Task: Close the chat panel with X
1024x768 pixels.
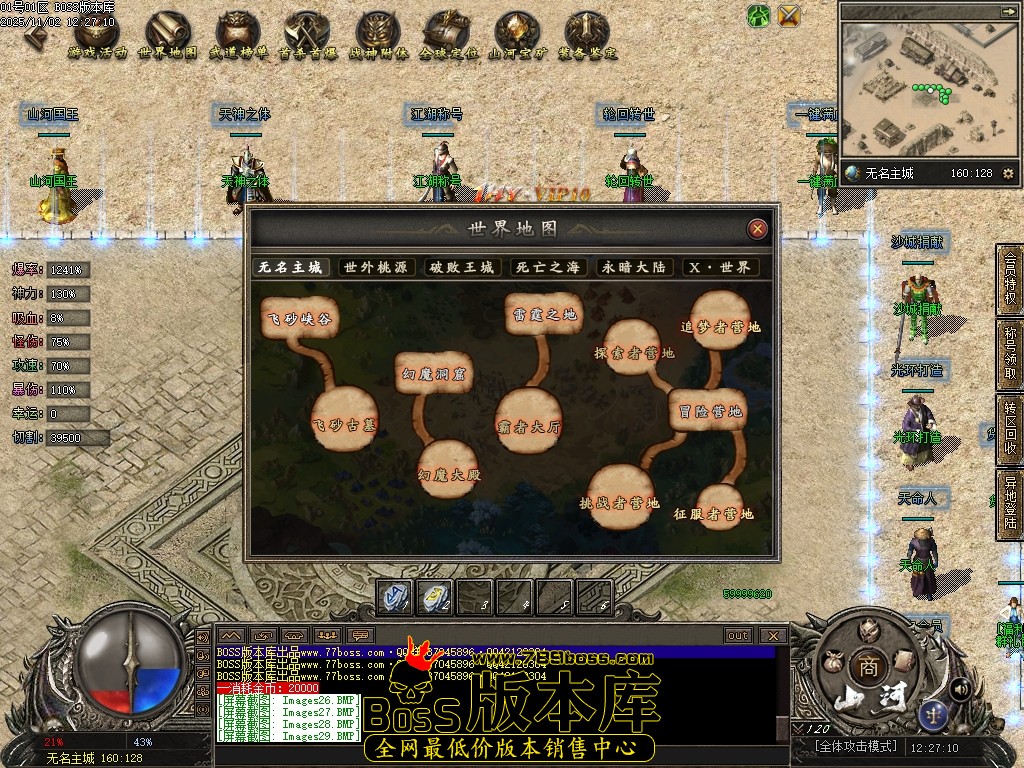Action: click(772, 635)
